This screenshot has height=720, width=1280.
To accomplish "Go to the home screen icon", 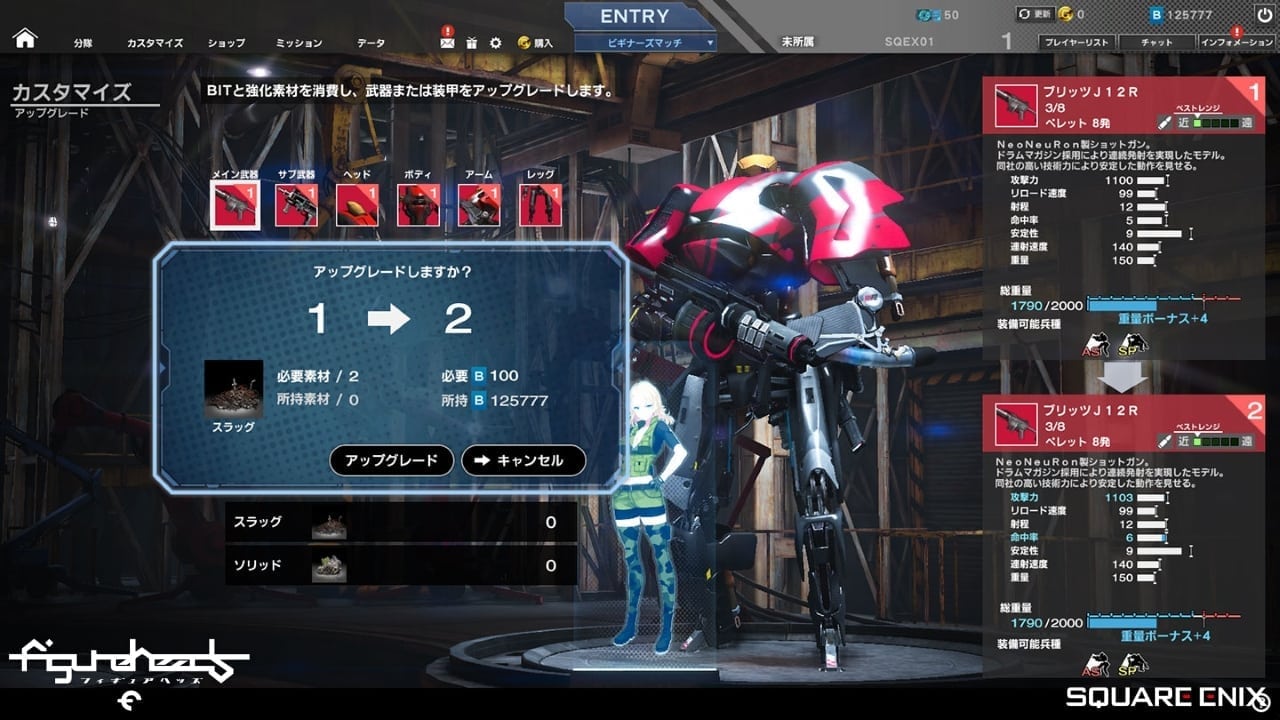I will (24, 39).
